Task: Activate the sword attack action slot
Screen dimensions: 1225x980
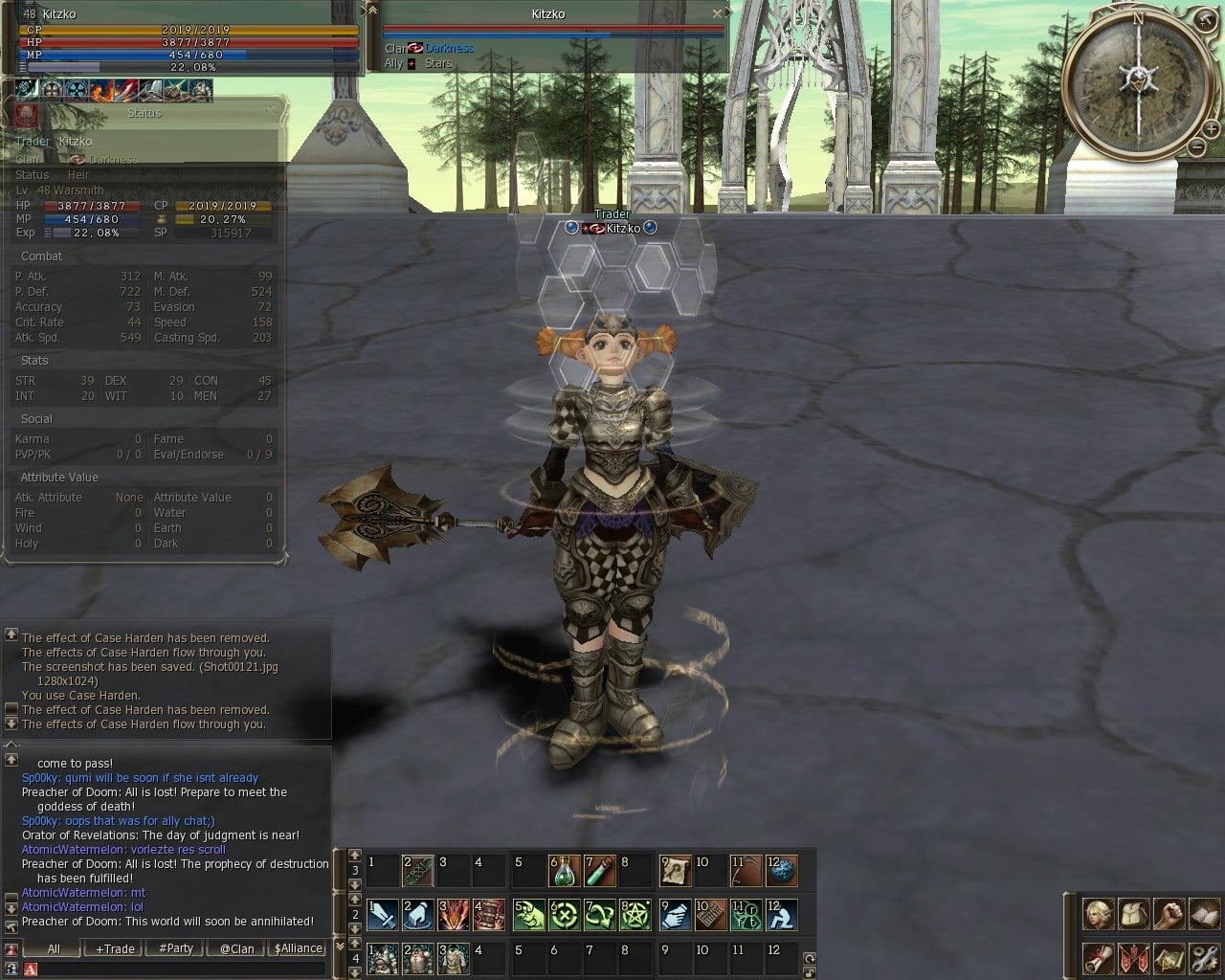Action: (384, 915)
